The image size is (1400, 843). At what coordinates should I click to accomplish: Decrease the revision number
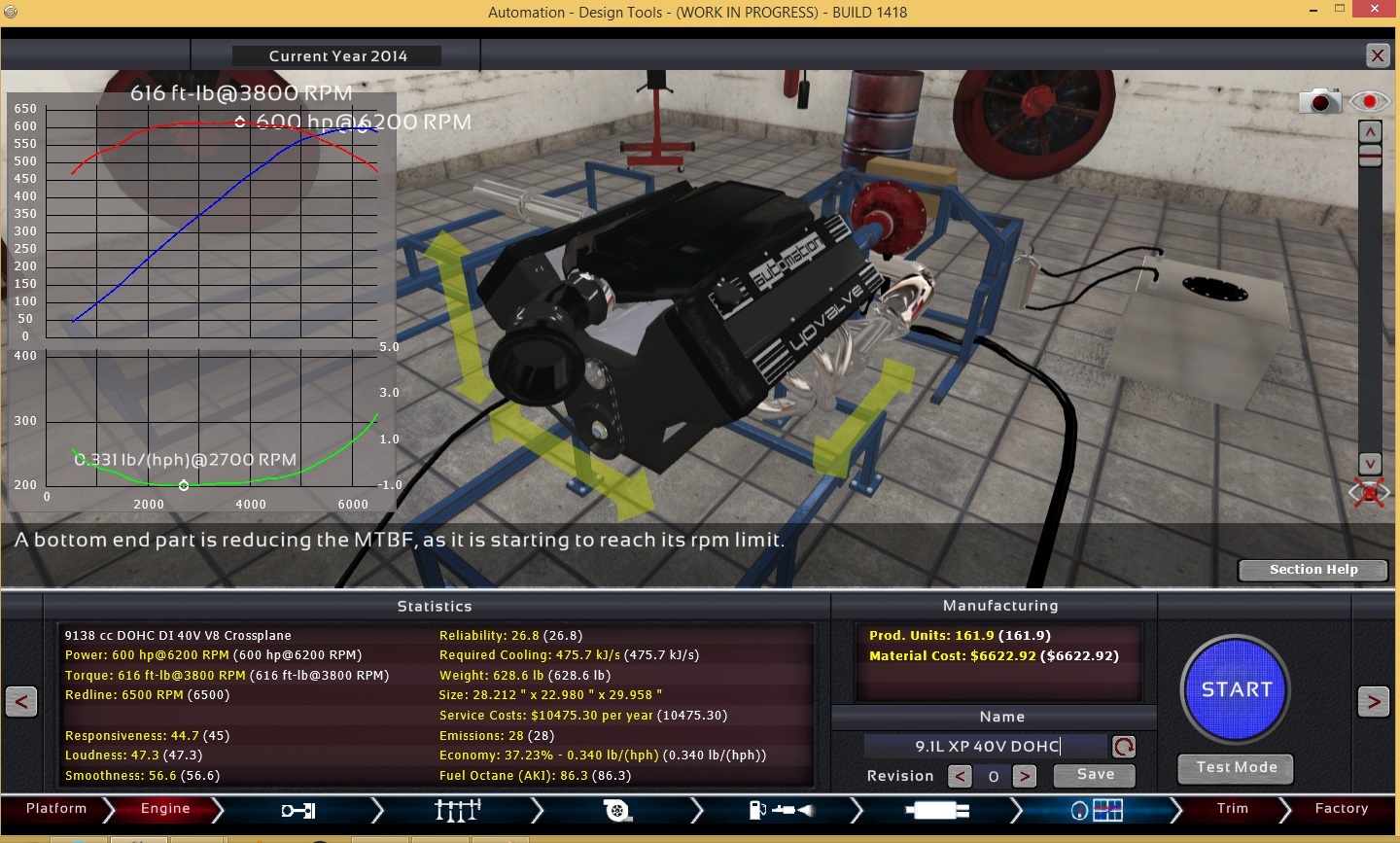(960, 776)
